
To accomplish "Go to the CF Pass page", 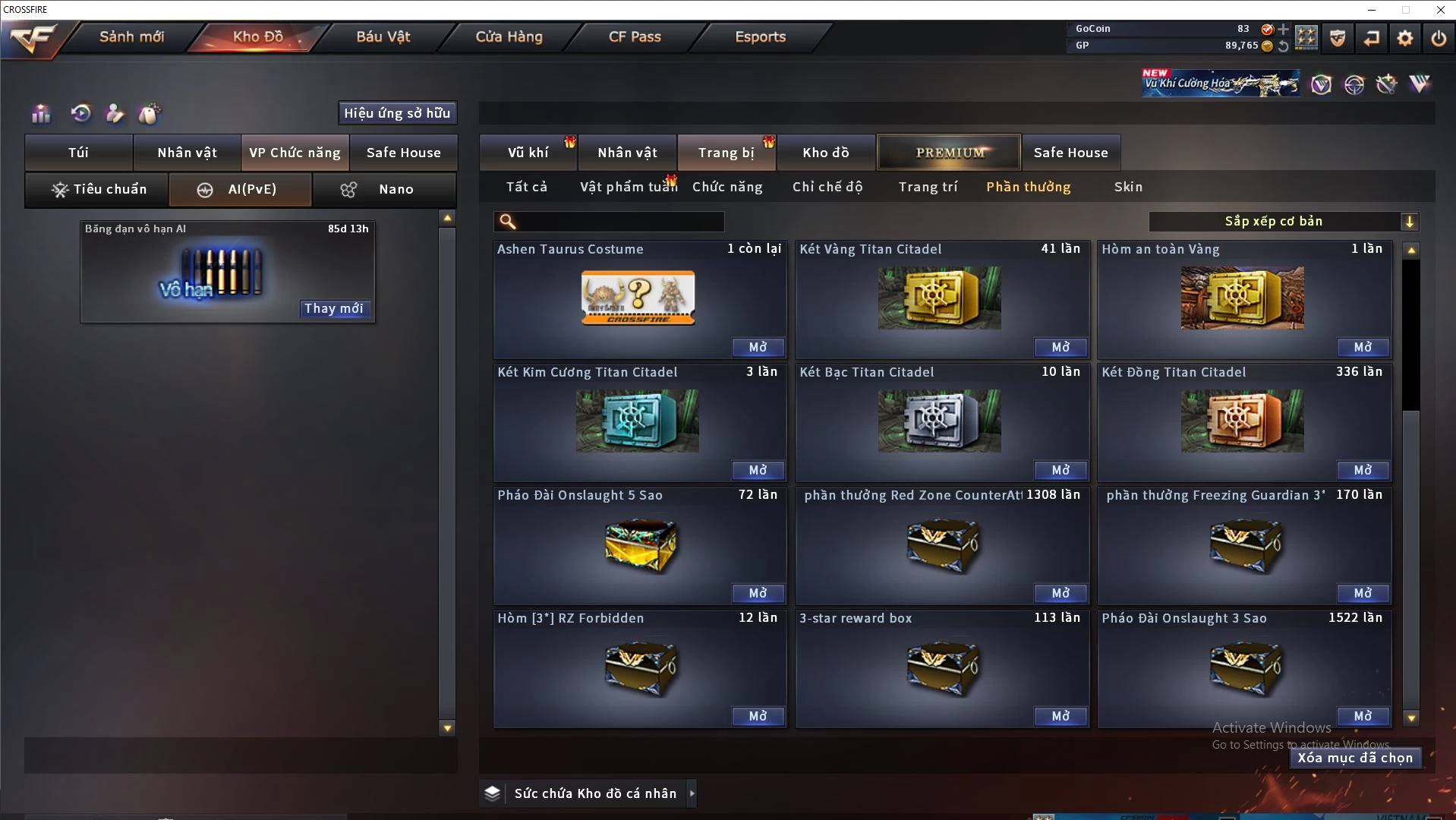I will pyautogui.click(x=635, y=36).
